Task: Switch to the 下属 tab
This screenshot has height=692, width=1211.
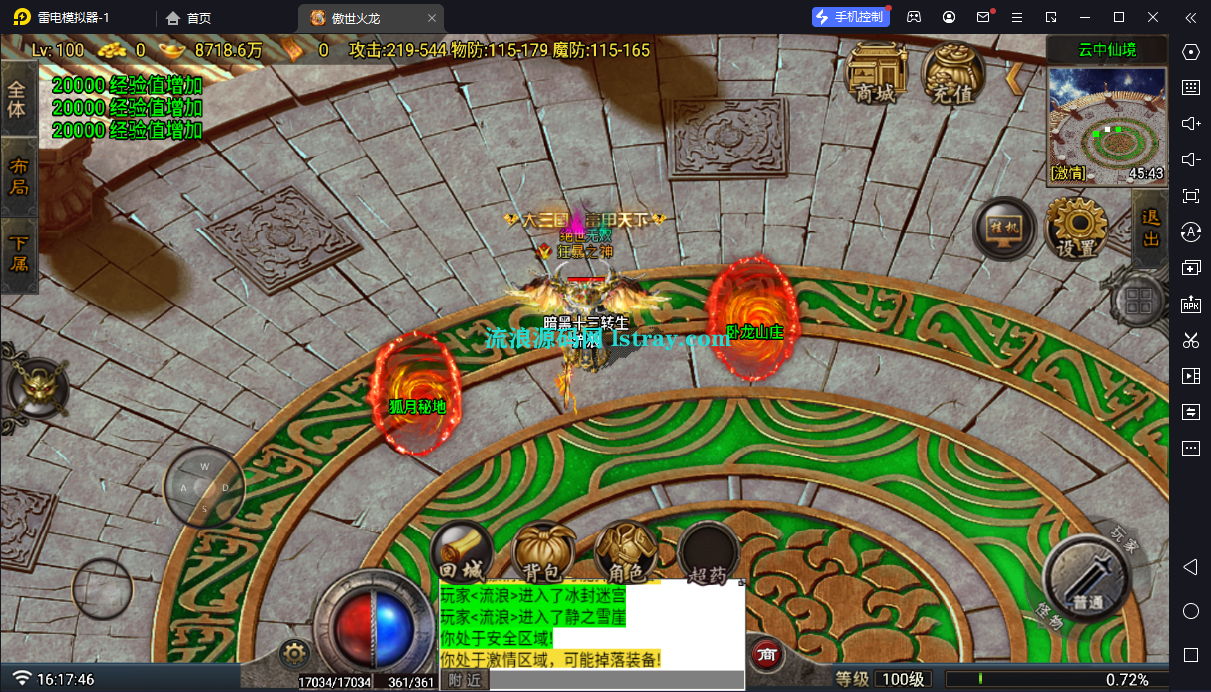Action: tap(18, 254)
